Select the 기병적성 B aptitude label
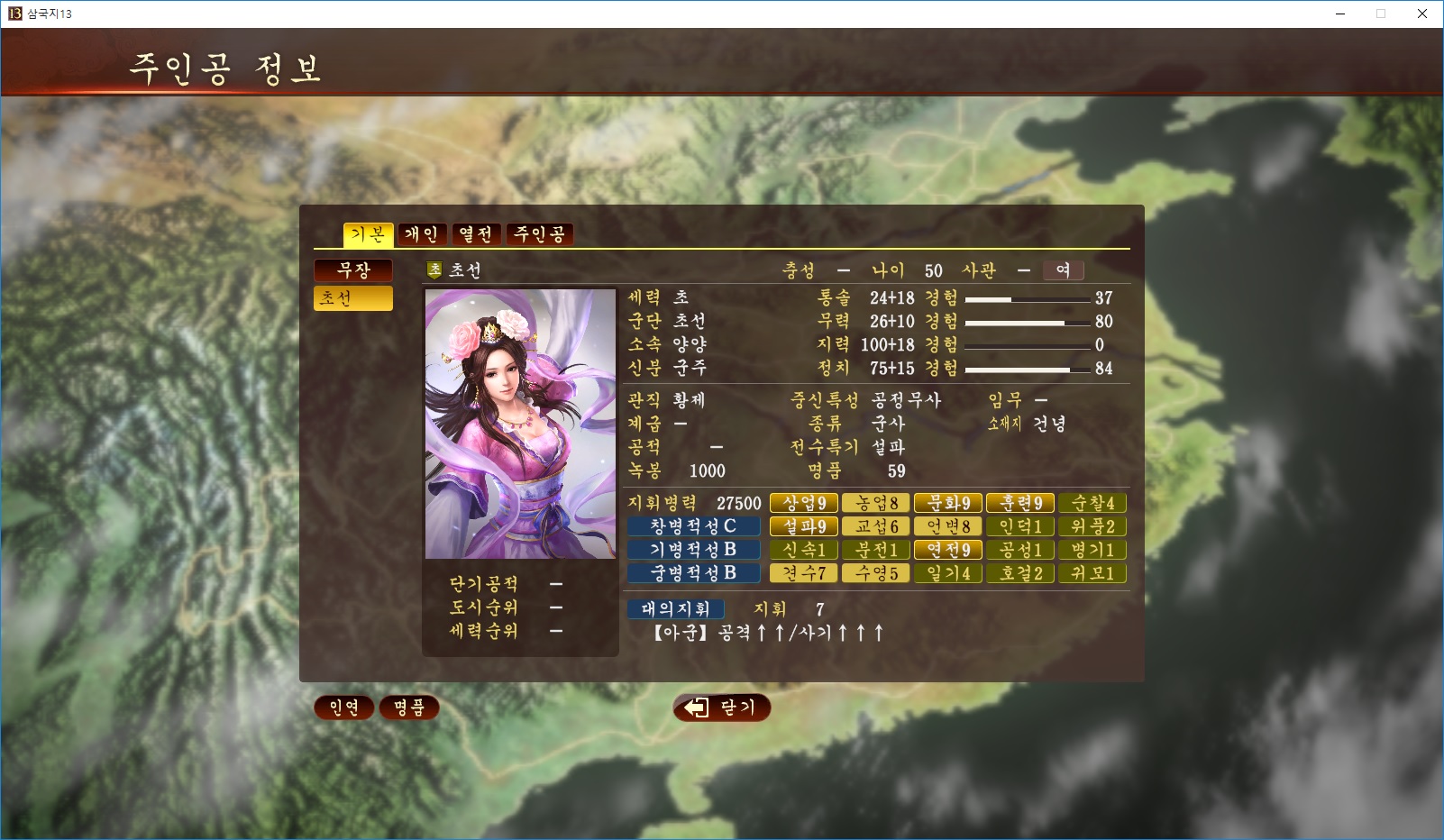Screen dimensions: 1444x840 pos(693,550)
